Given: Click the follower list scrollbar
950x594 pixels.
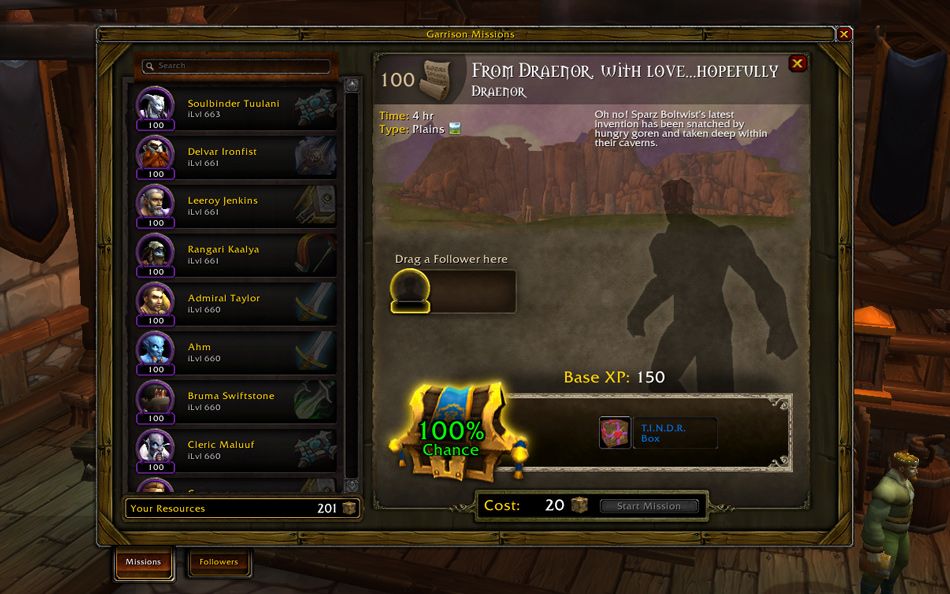Looking at the screenshot, I should [x=351, y=280].
